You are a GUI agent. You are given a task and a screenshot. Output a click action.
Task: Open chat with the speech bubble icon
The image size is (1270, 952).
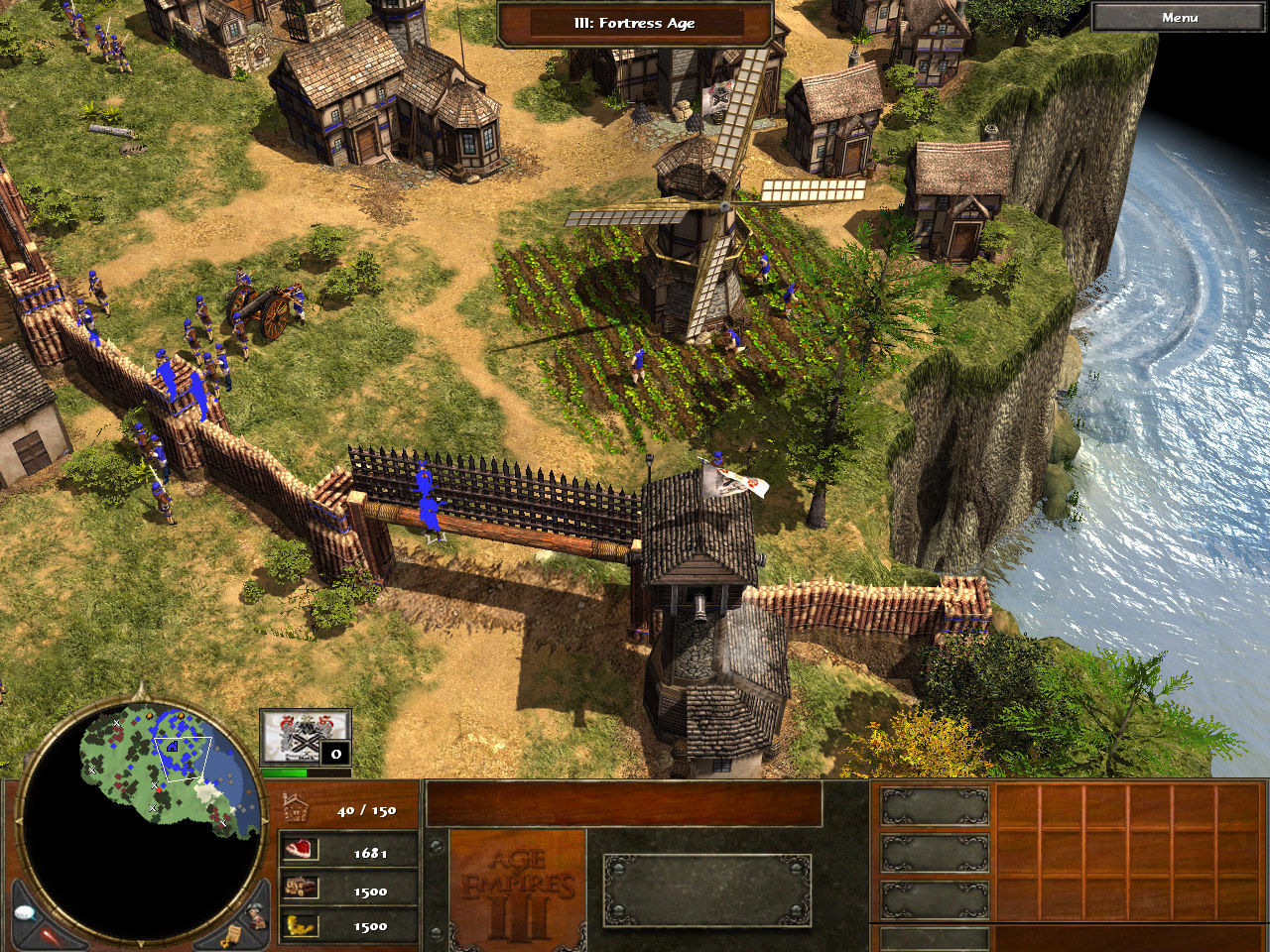[x=27, y=913]
